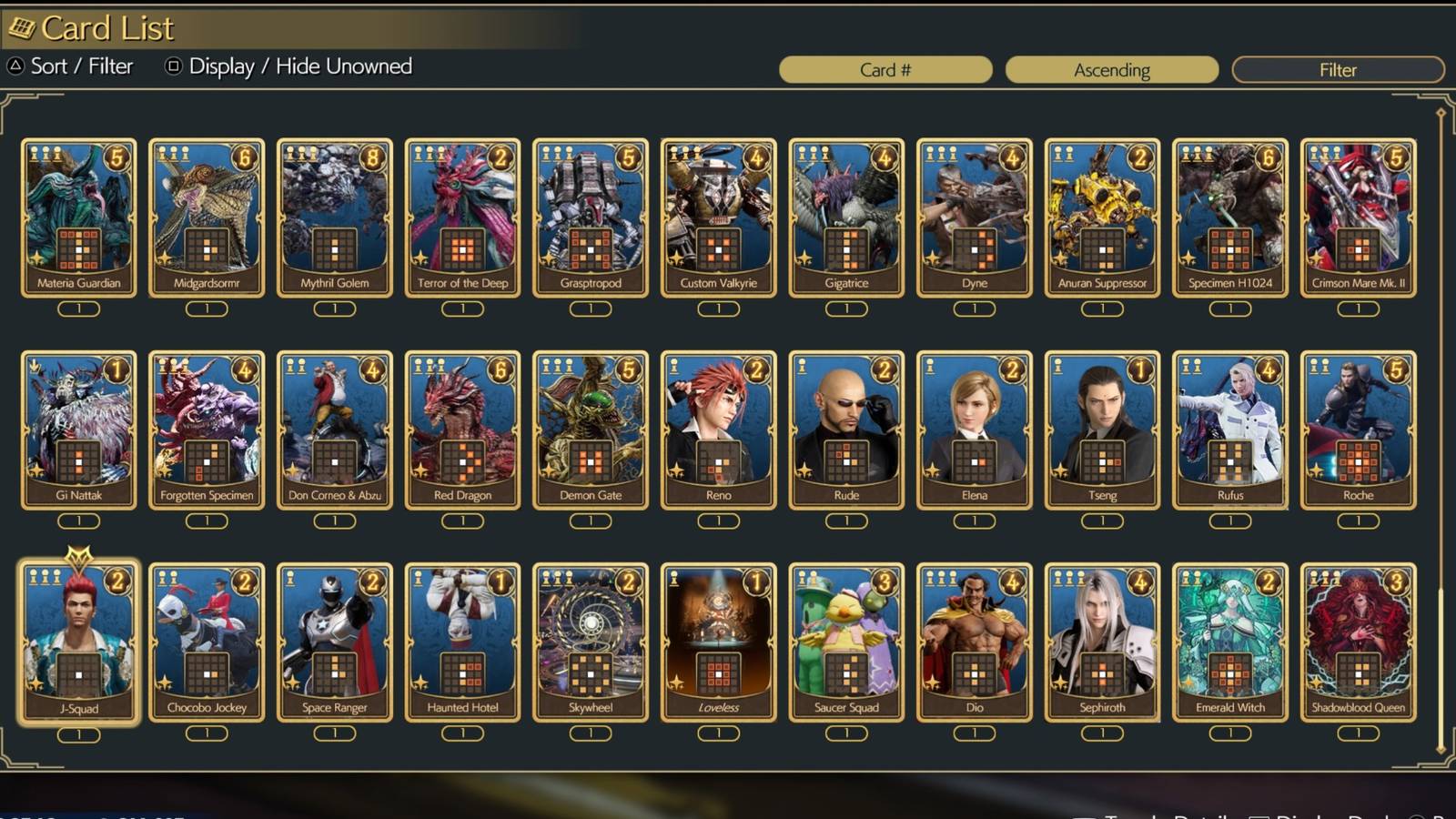Click the crown marker above the J-Squad card
Image resolution: width=1456 pixels, height=819 pixels.
point(77,552)
